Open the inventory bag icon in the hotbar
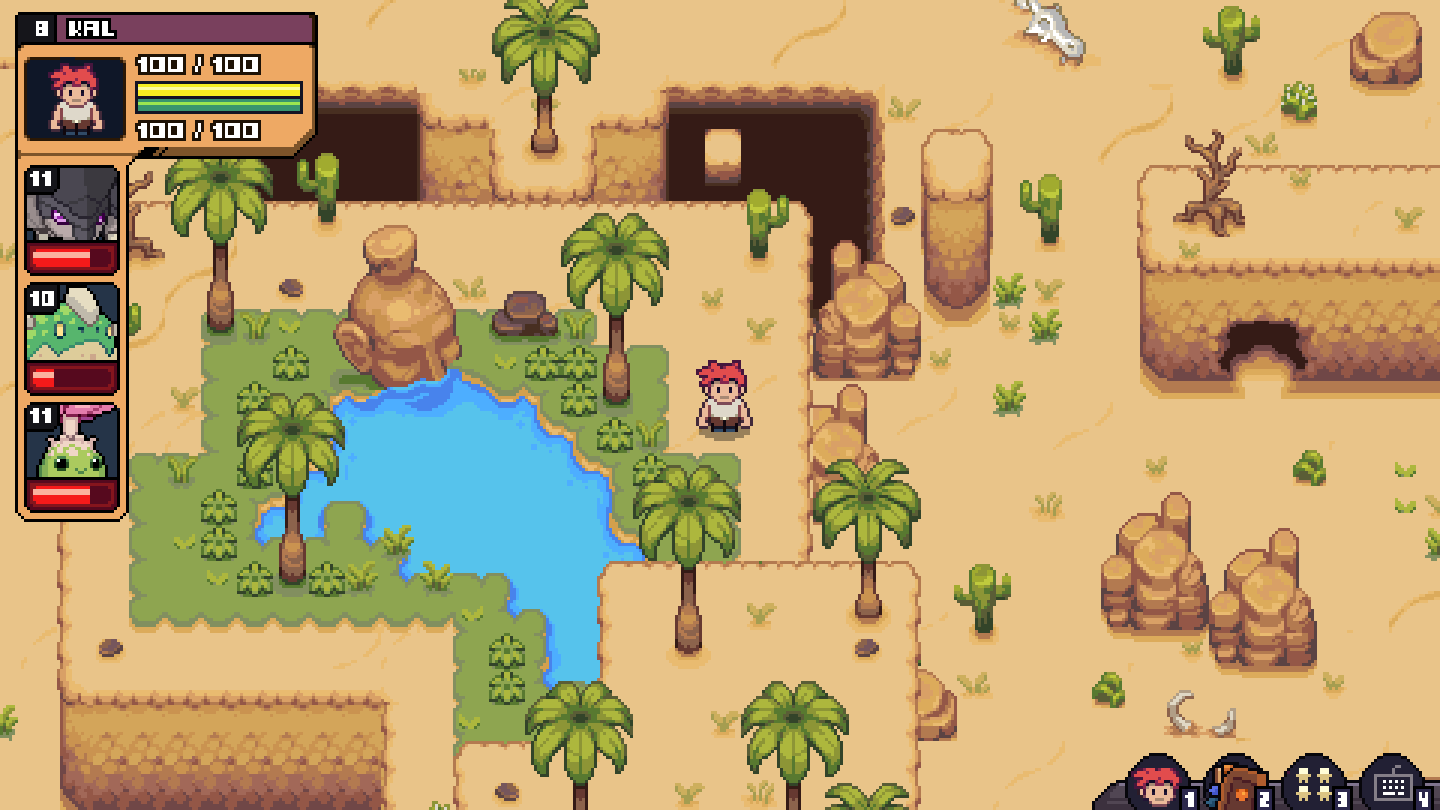 1238,785
